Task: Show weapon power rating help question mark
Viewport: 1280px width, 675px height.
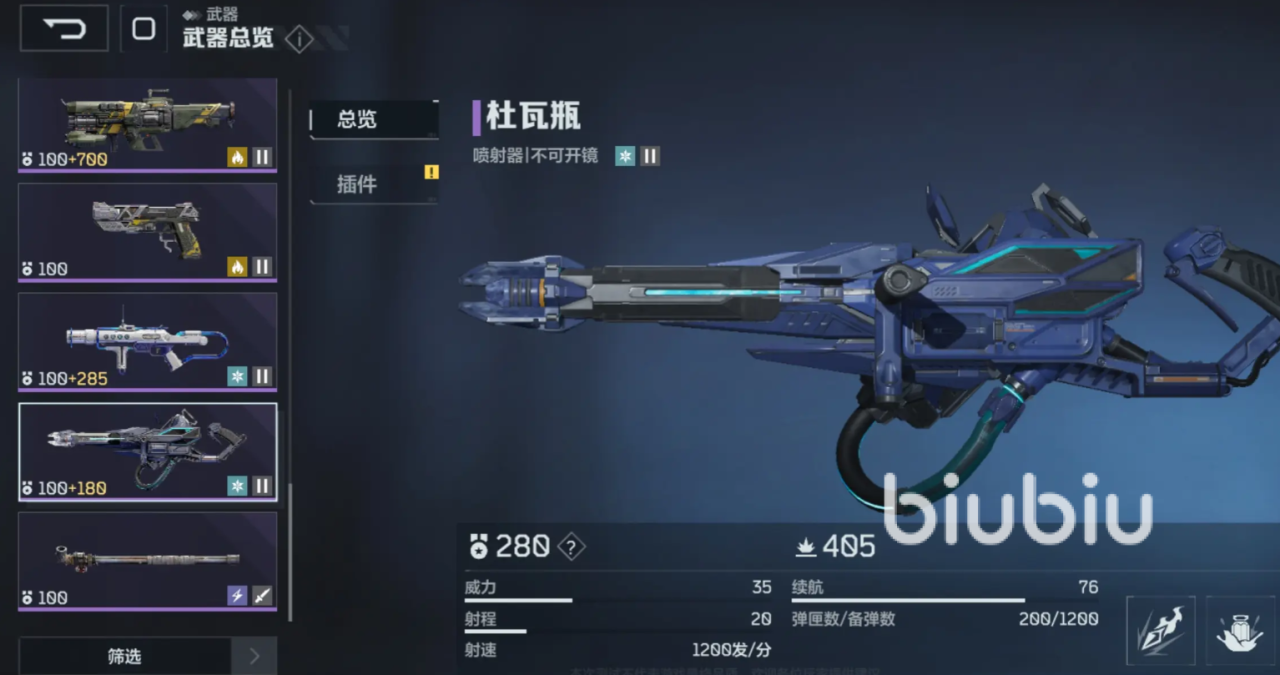Action: (x=571, y=547)
